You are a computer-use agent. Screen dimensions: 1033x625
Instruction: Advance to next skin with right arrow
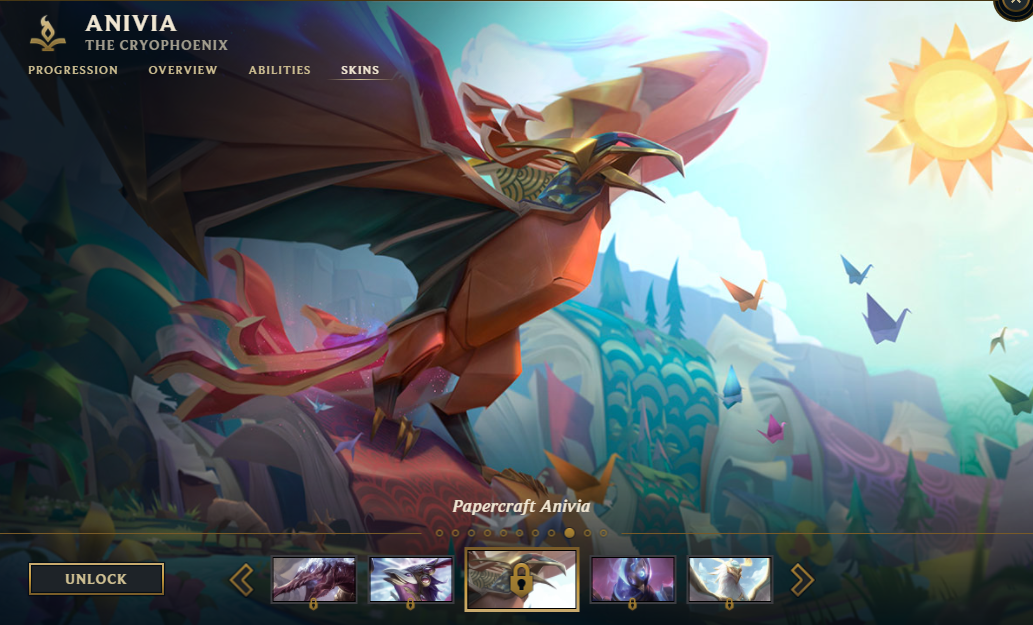pos(802,580)
